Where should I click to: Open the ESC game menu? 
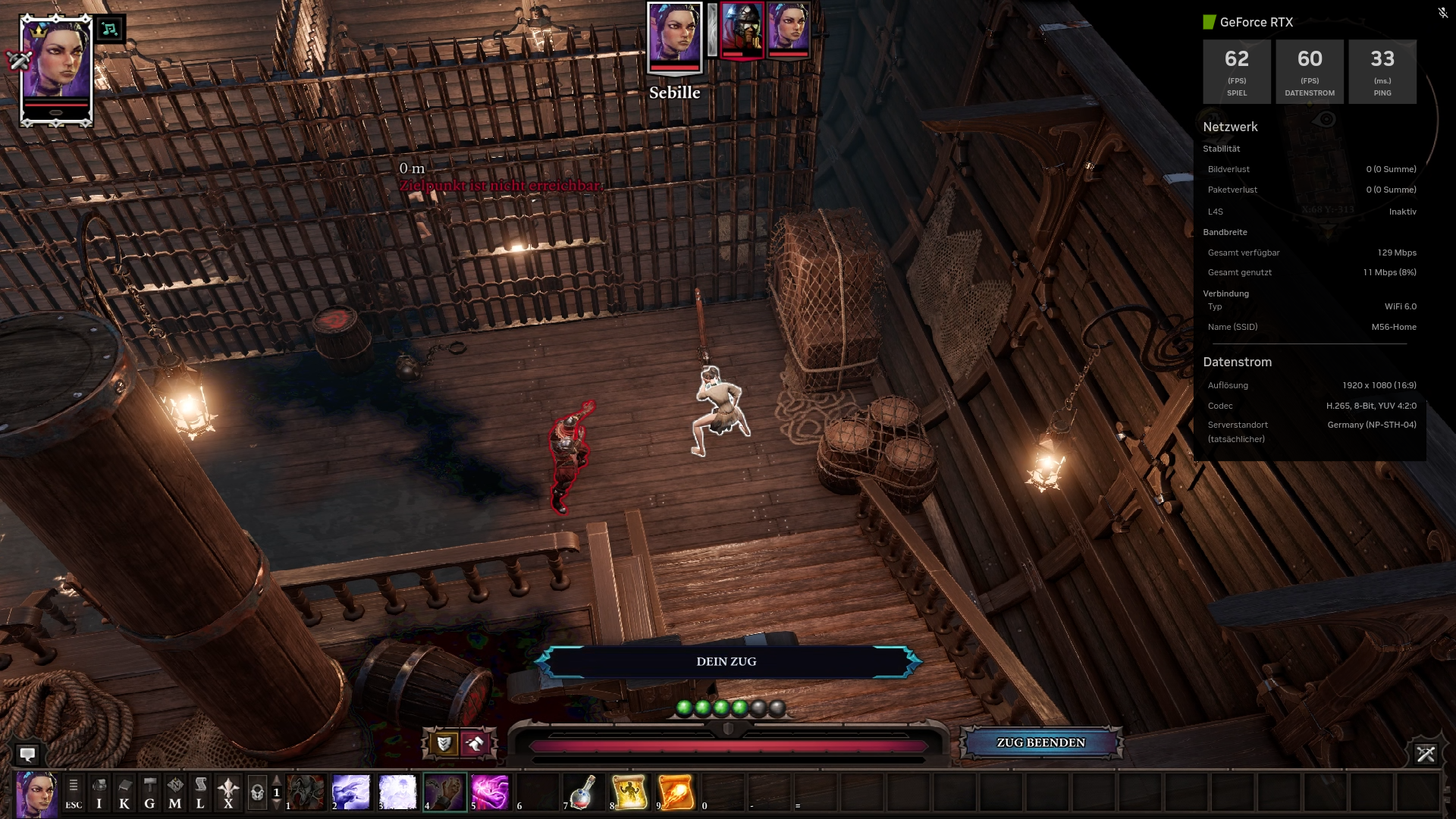(74, 792)
